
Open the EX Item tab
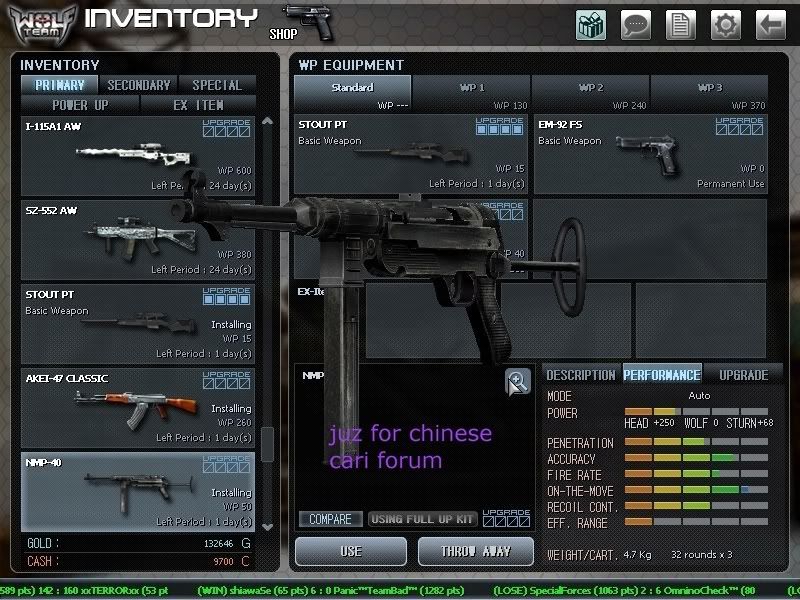click(198, 104)
